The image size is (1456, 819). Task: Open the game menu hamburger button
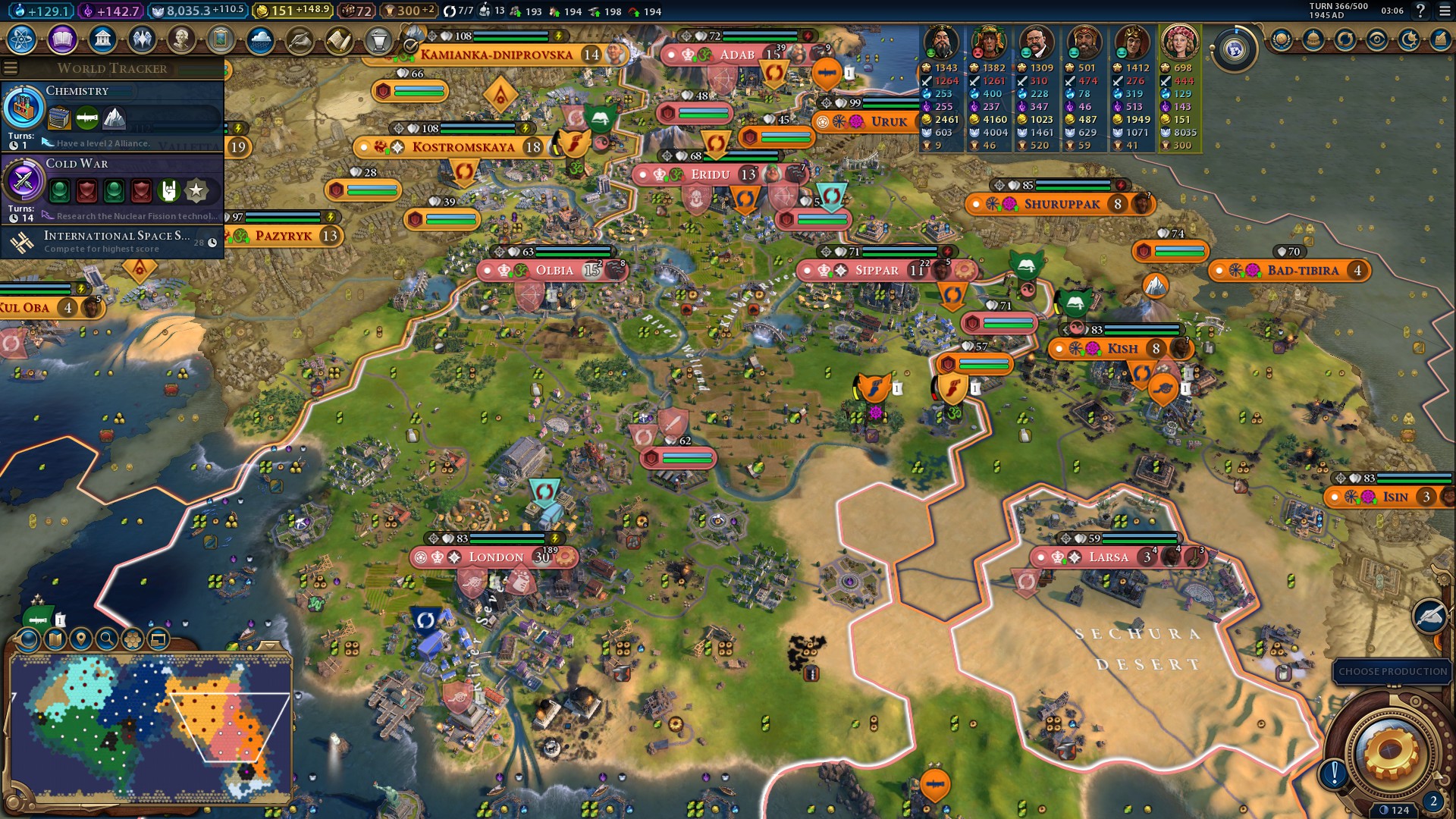1444,11
